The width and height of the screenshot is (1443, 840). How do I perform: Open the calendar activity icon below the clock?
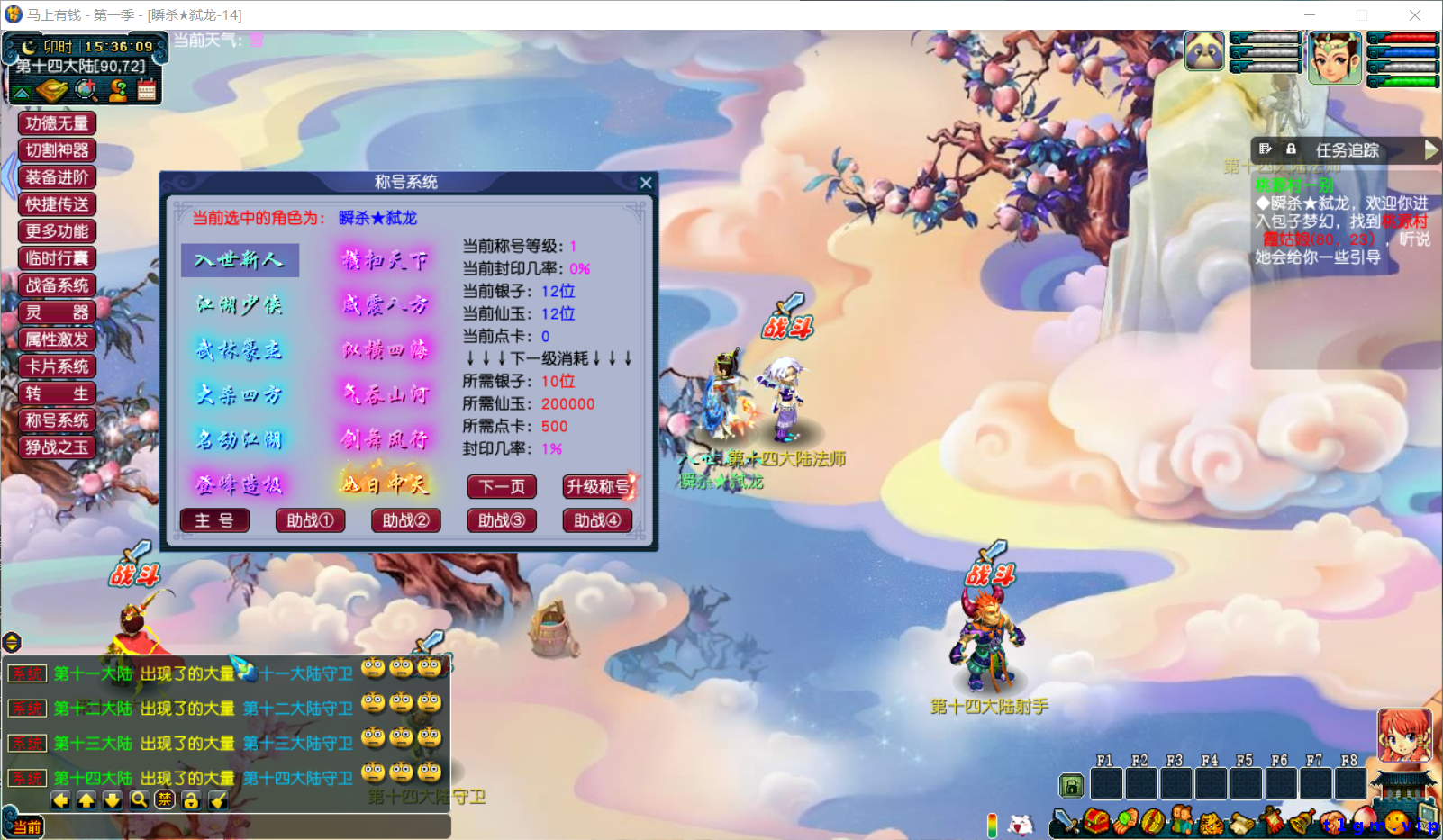147,90
